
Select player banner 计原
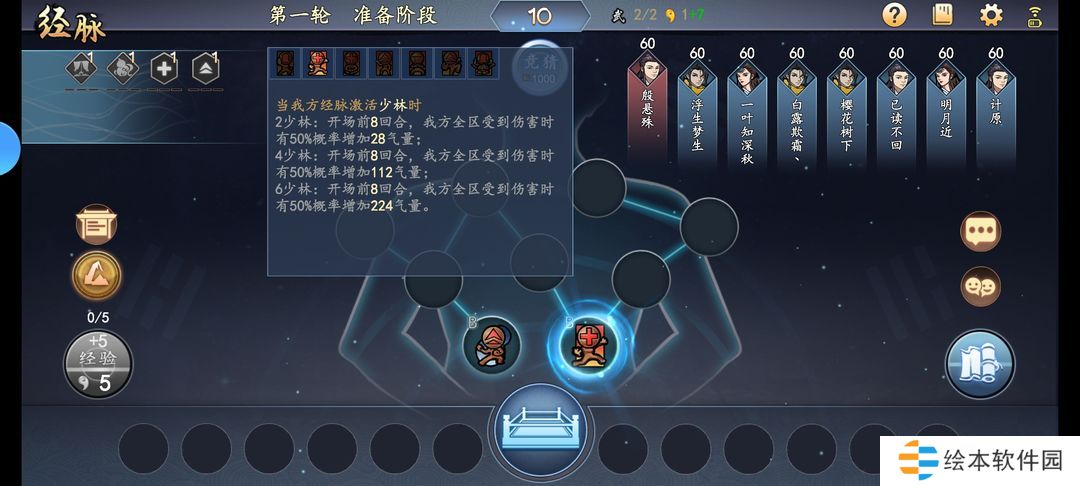coord(995,107)
